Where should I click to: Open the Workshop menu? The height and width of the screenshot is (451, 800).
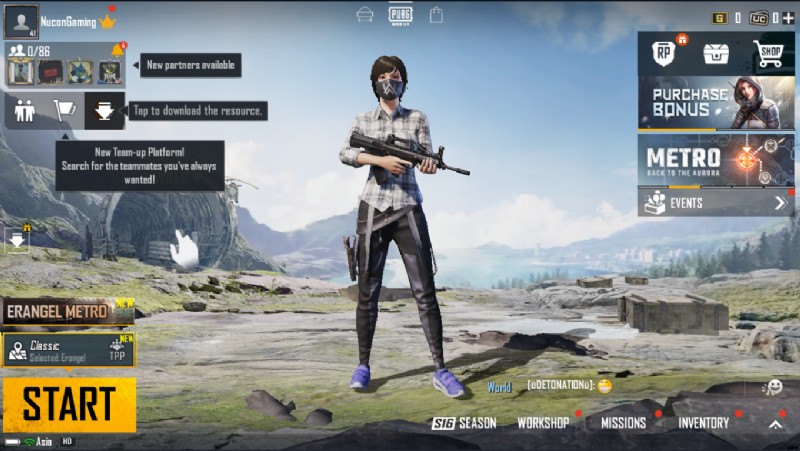pos(543,423)
